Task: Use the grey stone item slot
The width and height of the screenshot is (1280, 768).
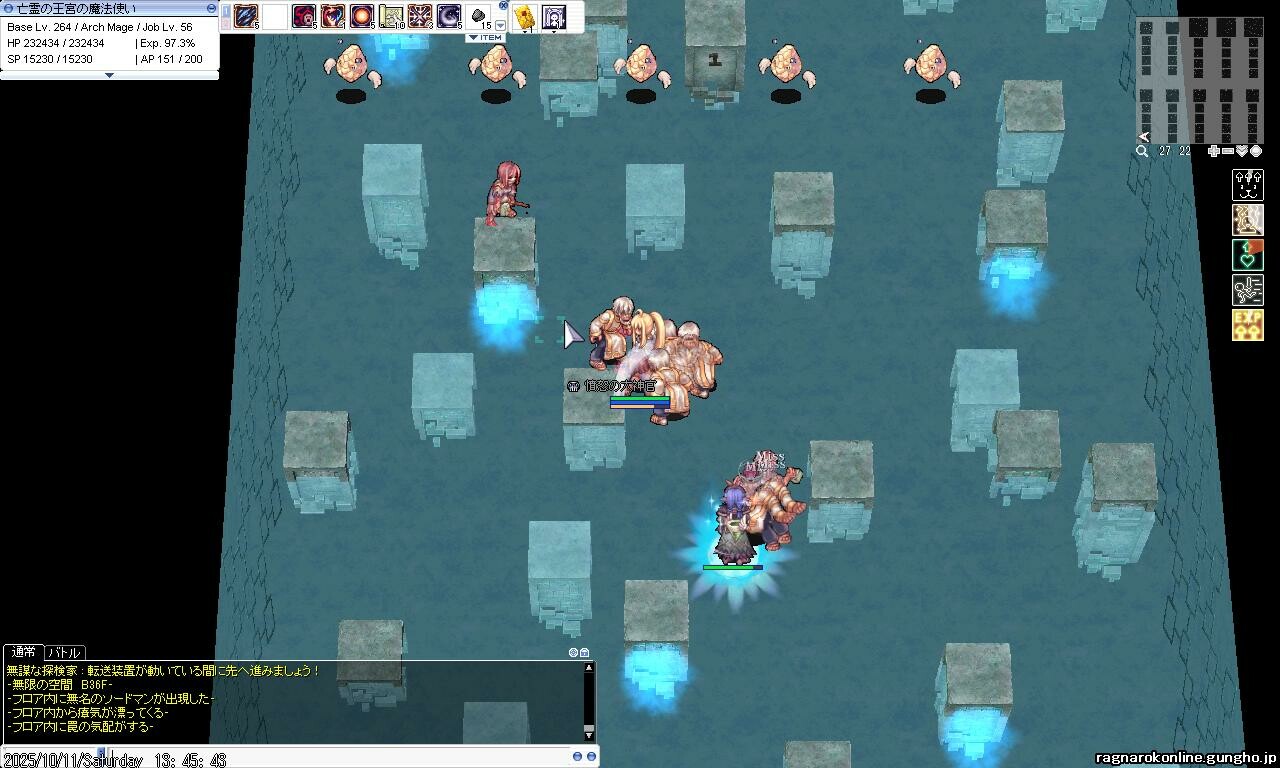Action: 479,16
